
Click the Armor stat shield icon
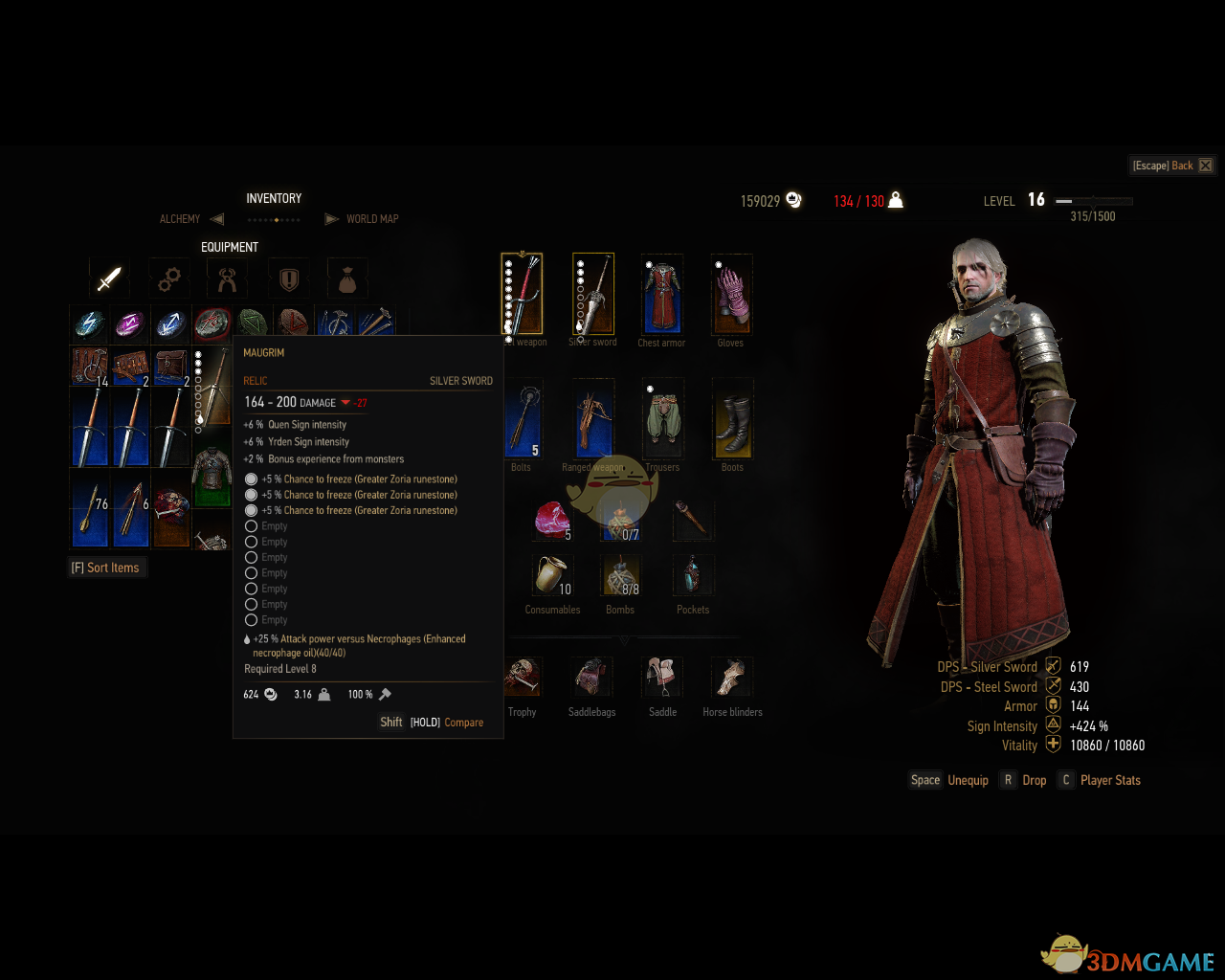[x=1052, y=705]
